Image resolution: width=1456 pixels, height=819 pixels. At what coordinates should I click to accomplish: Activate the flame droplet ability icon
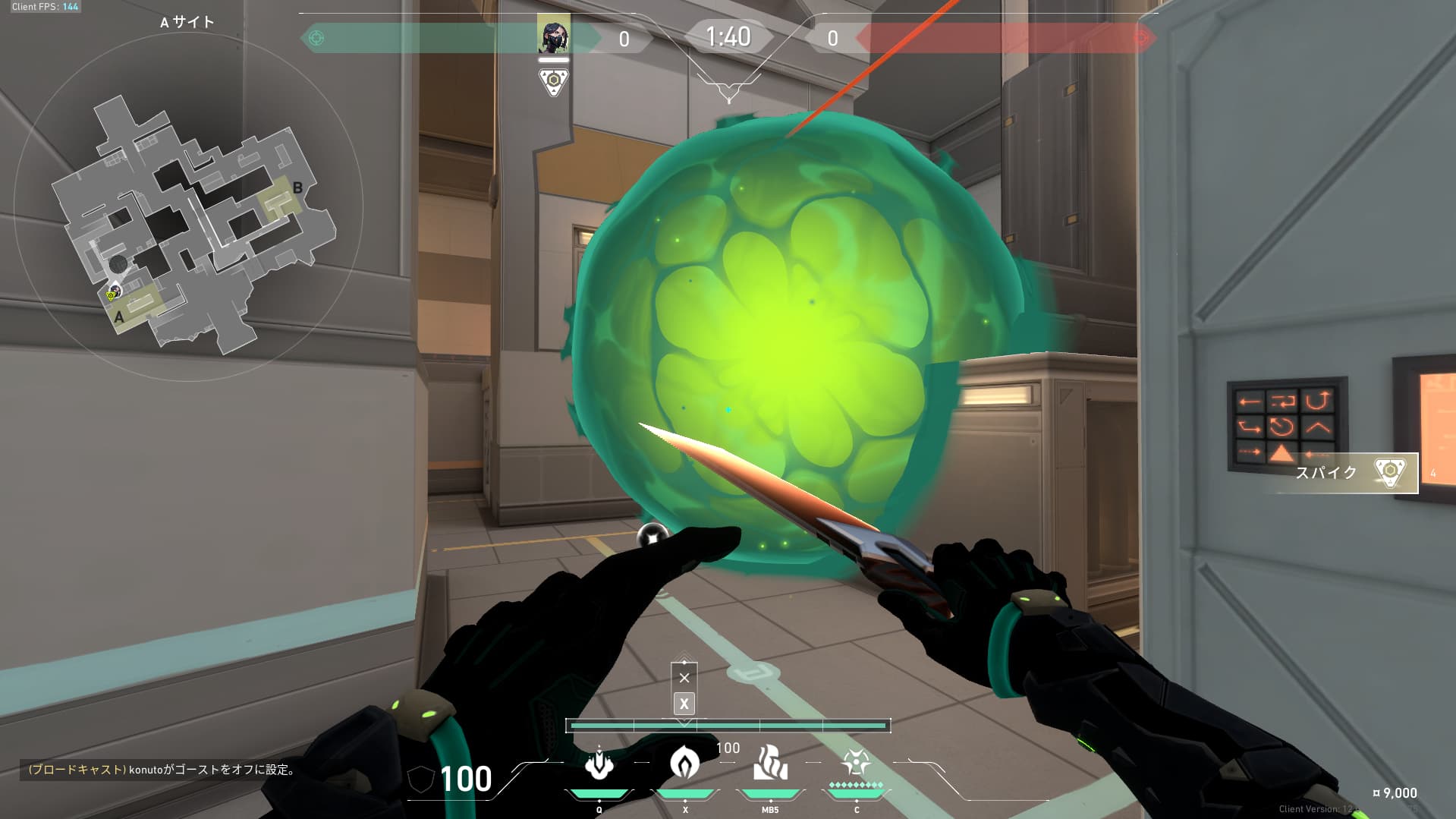(684, 763)
